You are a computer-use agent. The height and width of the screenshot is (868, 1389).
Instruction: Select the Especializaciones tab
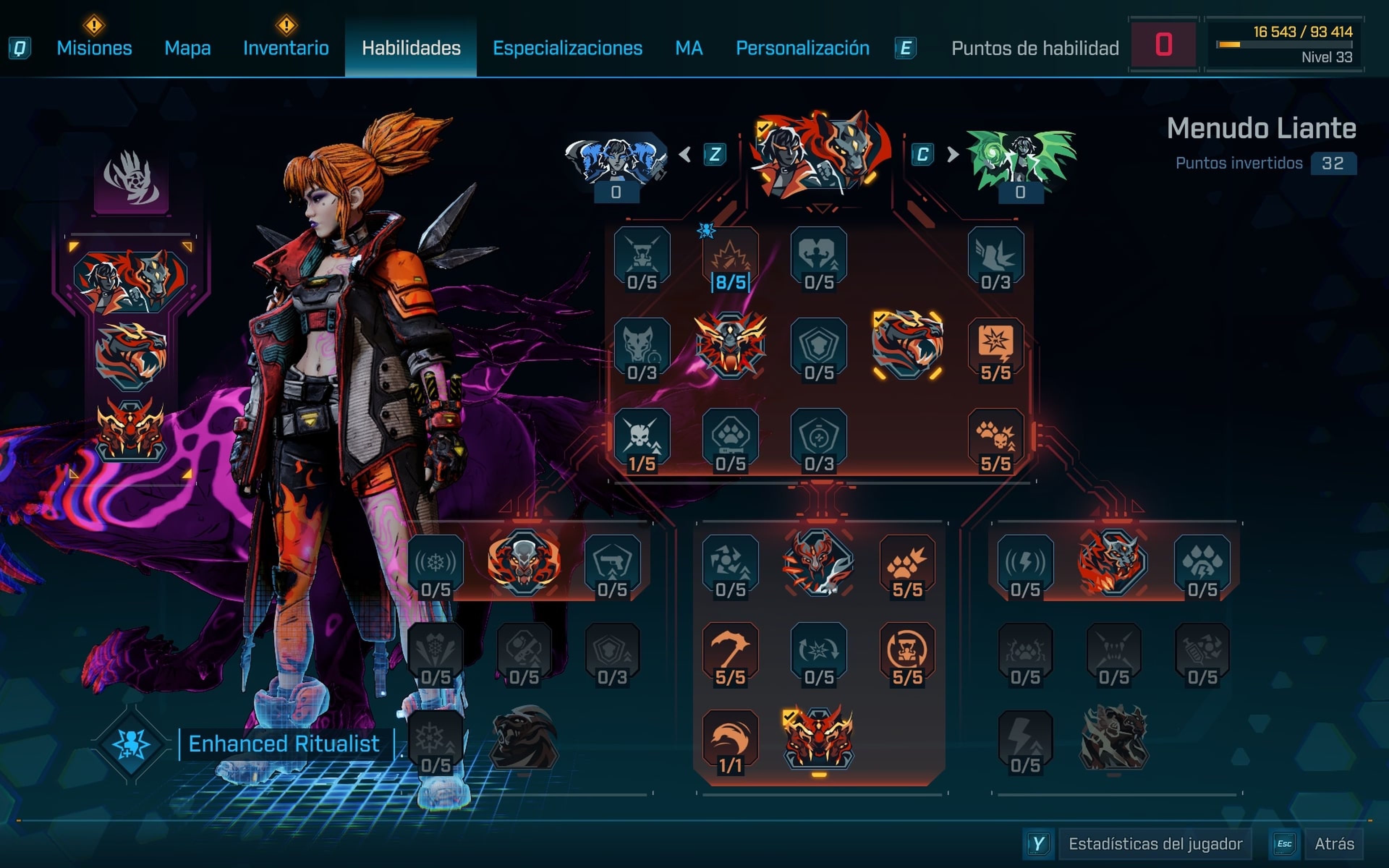coord(567,48)
